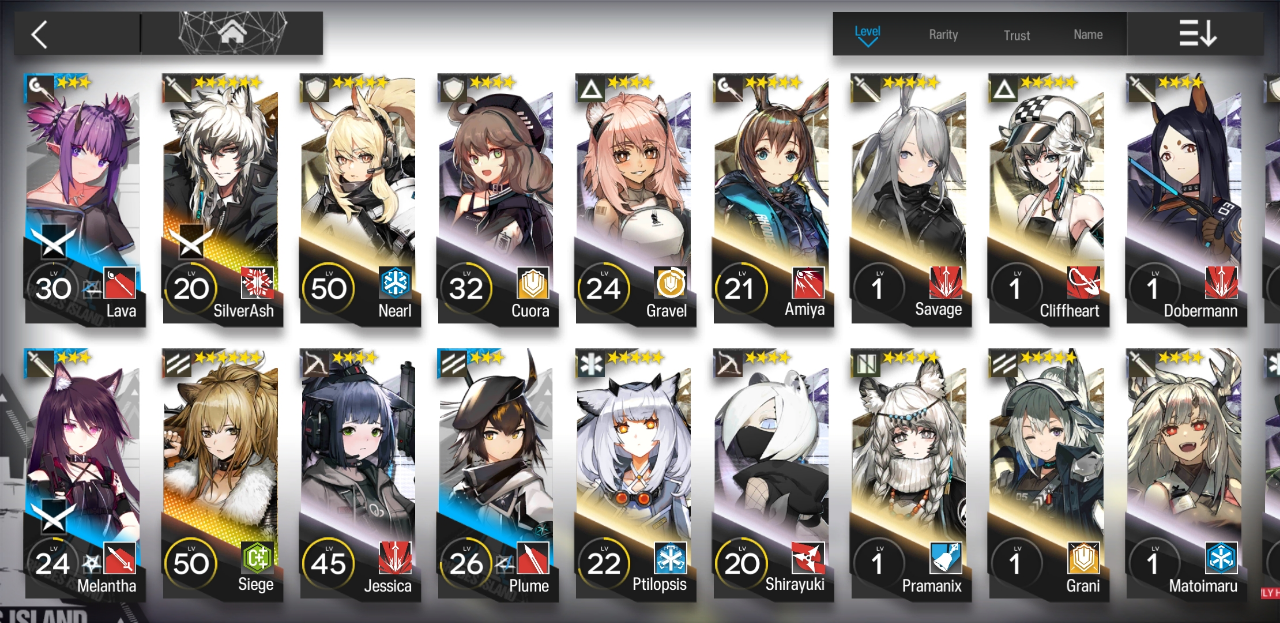Go back with the arrow button

pos(40,35)
